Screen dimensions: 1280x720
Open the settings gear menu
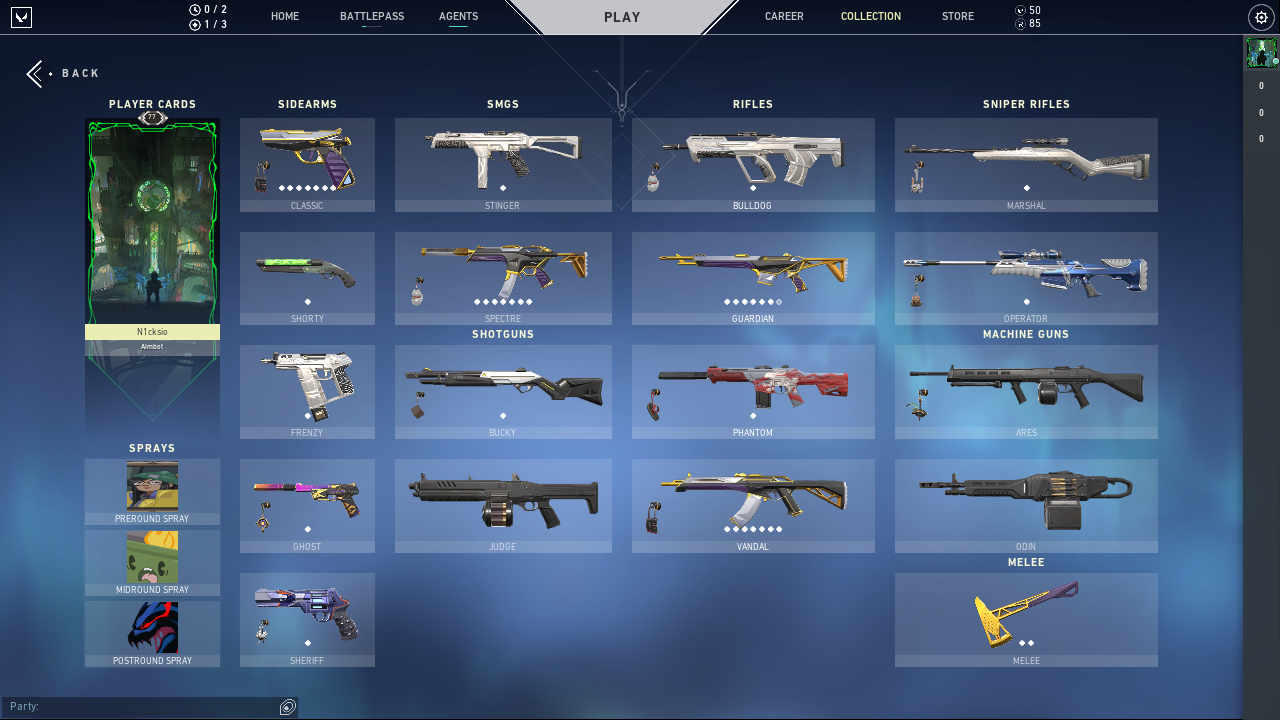tap(1260, 17)
